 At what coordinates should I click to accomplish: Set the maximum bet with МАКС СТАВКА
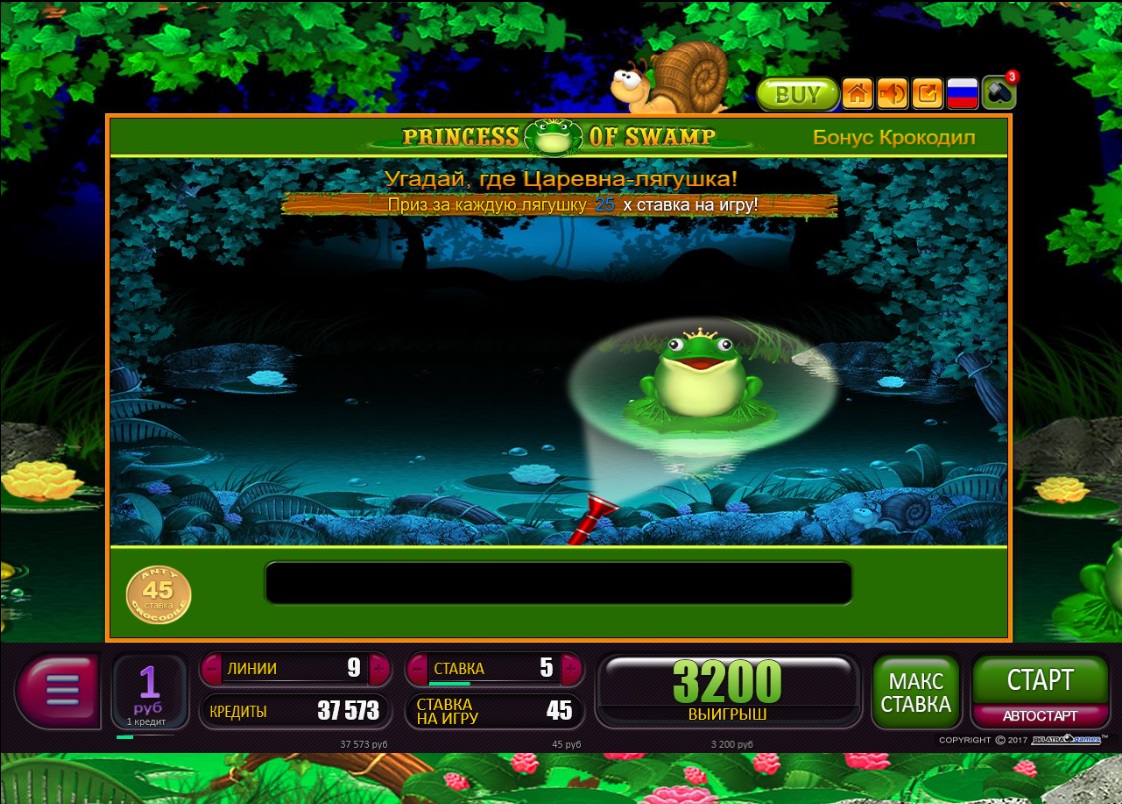[915, 692]
